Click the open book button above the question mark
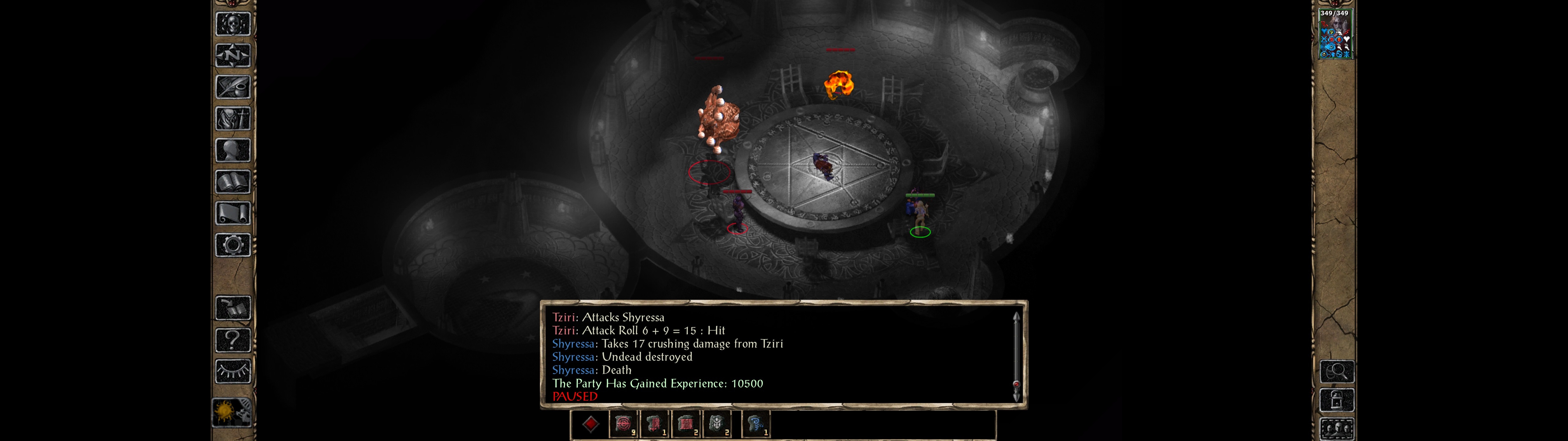The image size is (1568, 441). click(233, 309)
